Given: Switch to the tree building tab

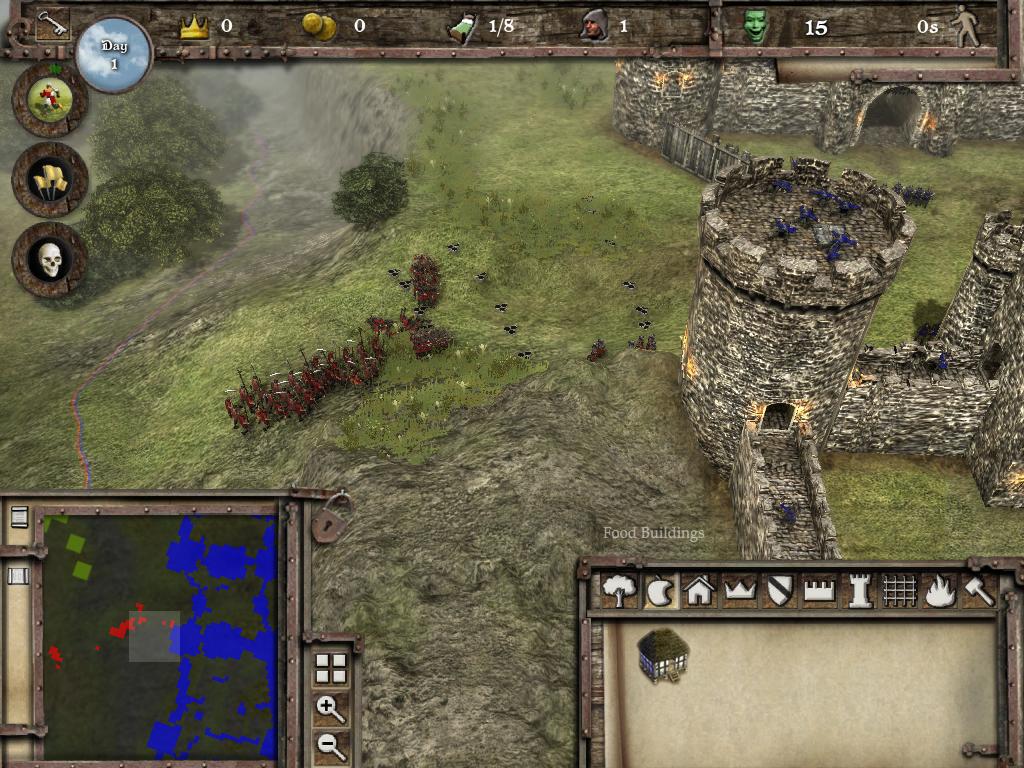Looking at the screenshot, I should coord(619,592).
